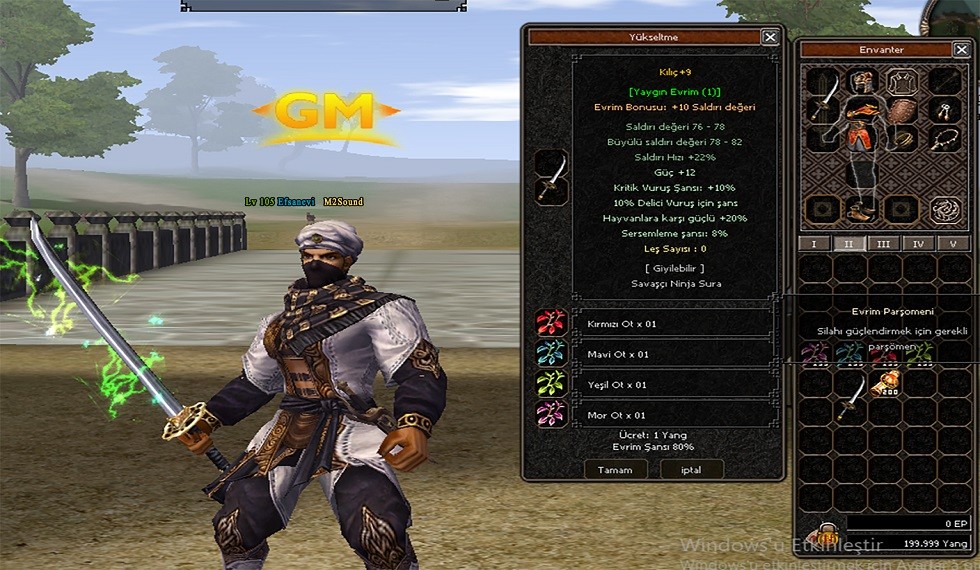Select the Mor Ot purple herb icon
The image size is (980, 570).
click(x=550, y=414)
